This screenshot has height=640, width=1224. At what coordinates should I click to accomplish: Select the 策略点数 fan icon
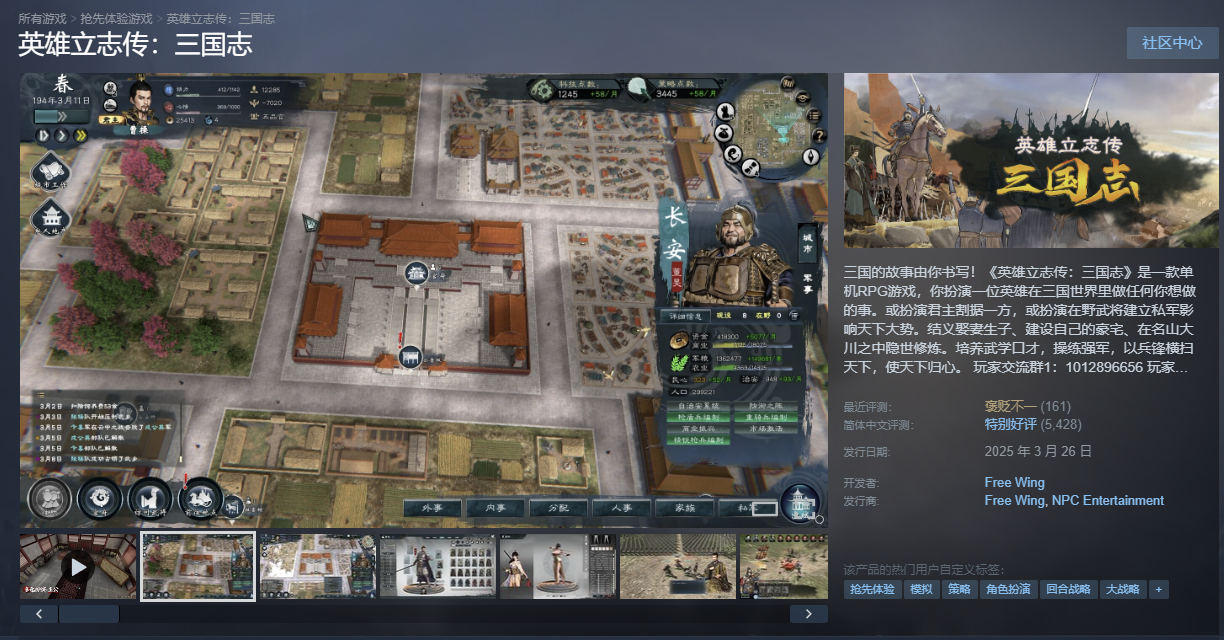point(639,90)
